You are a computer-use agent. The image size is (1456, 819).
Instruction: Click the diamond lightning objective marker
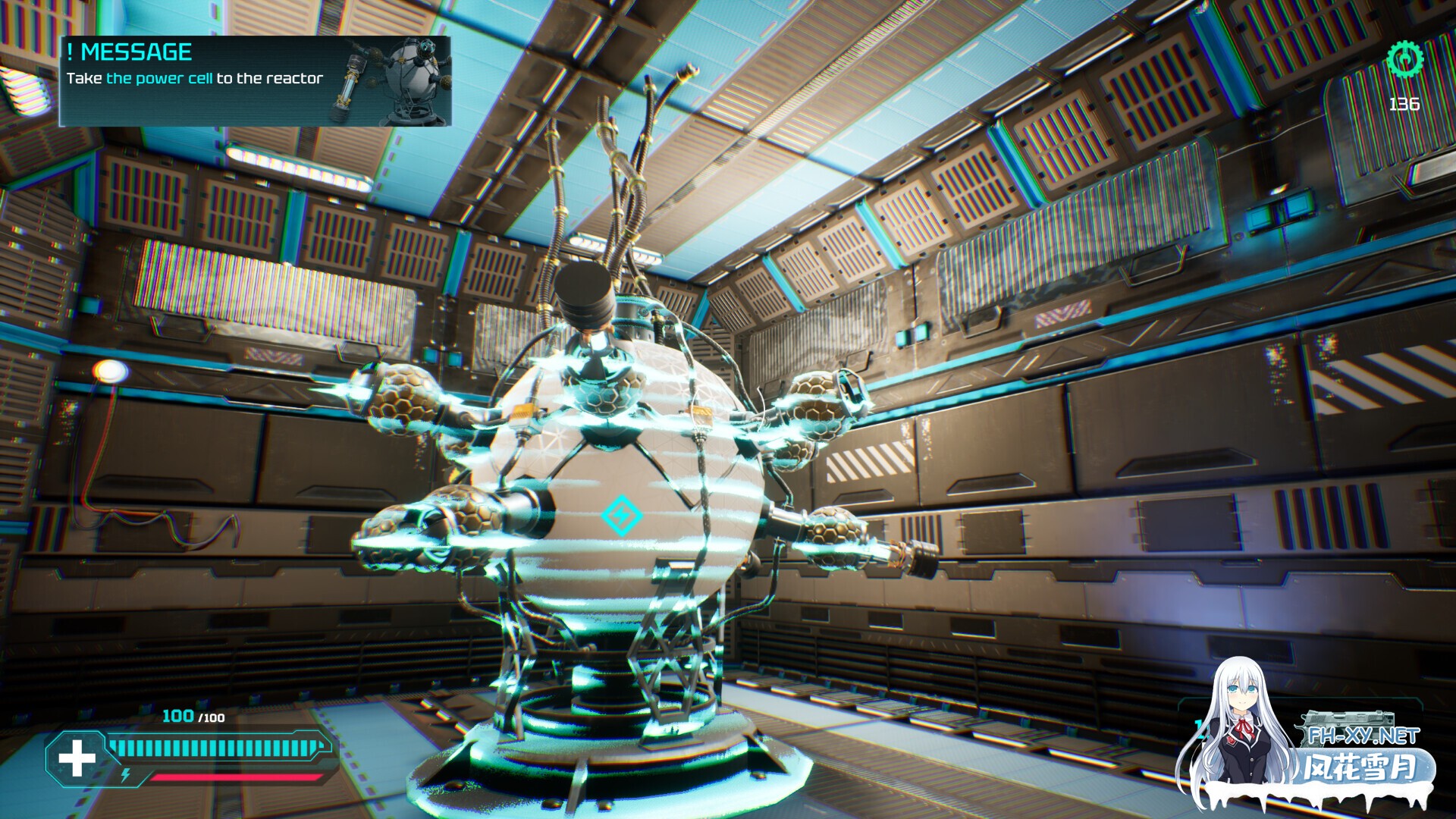[x=621, y=516]
